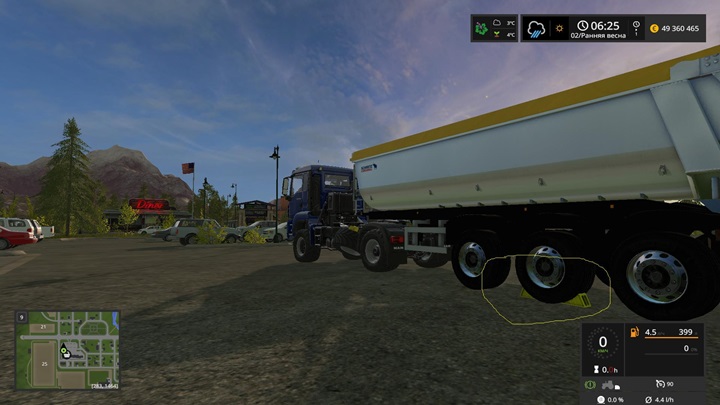Screen dimensions: 720x405
Task: Select the cruise control speed icon
Action: [660, 384]
